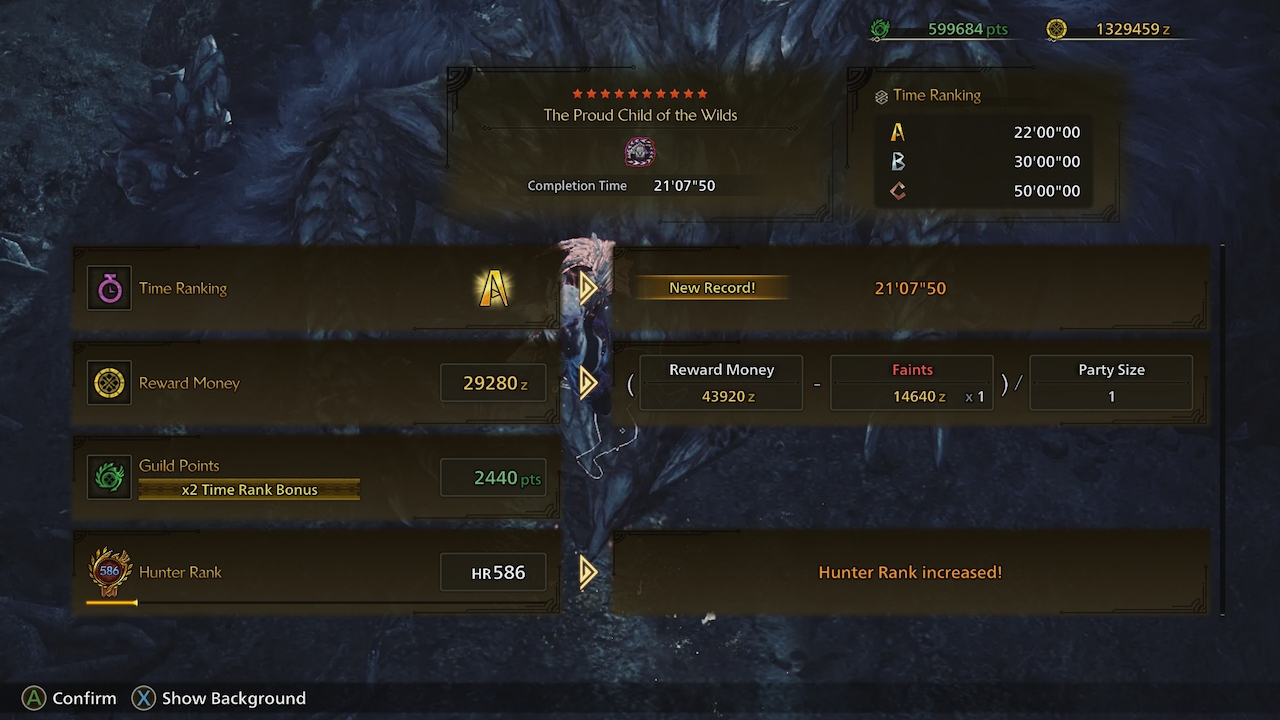Click the arrow beside the Hunter Rank row
Image resolution: width=1280 pixels, height=720 pixels.
point(588,572)
